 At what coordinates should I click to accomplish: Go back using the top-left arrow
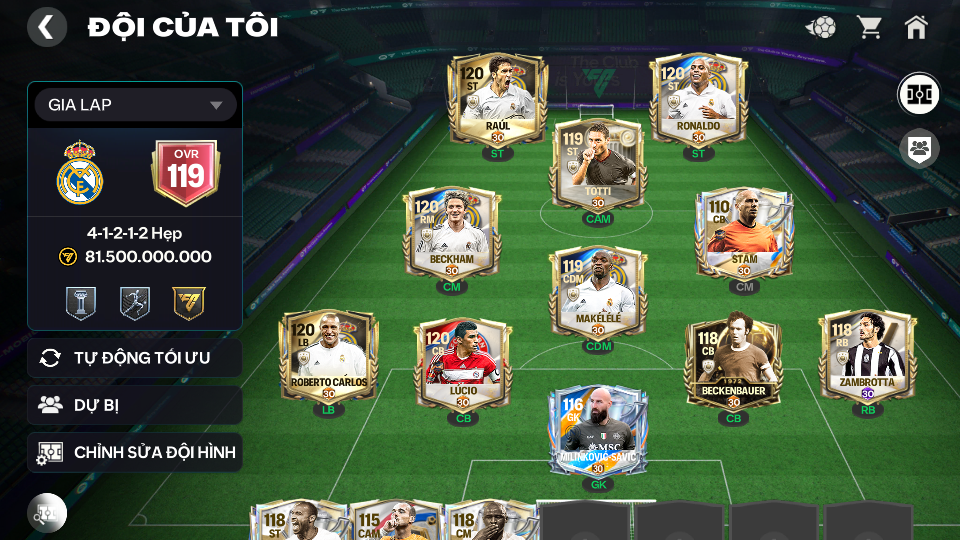[x=46, y=27]
